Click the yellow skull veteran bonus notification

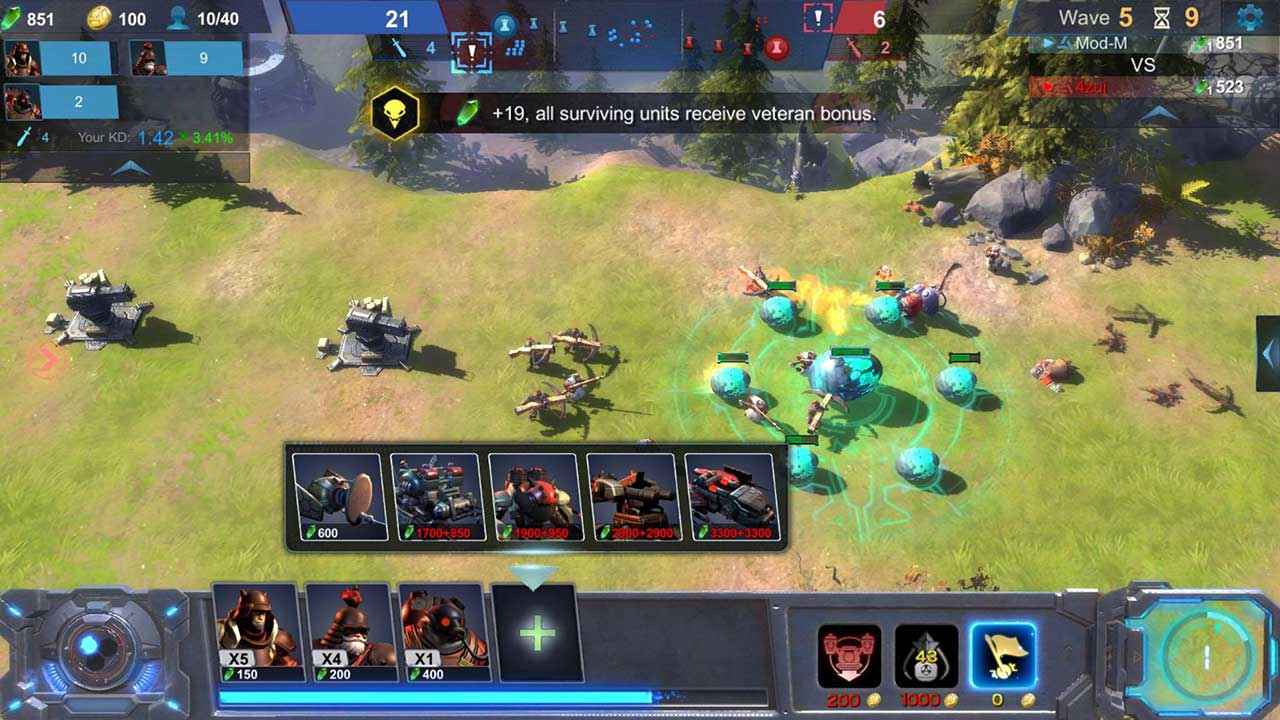click(x=395, y=114)
